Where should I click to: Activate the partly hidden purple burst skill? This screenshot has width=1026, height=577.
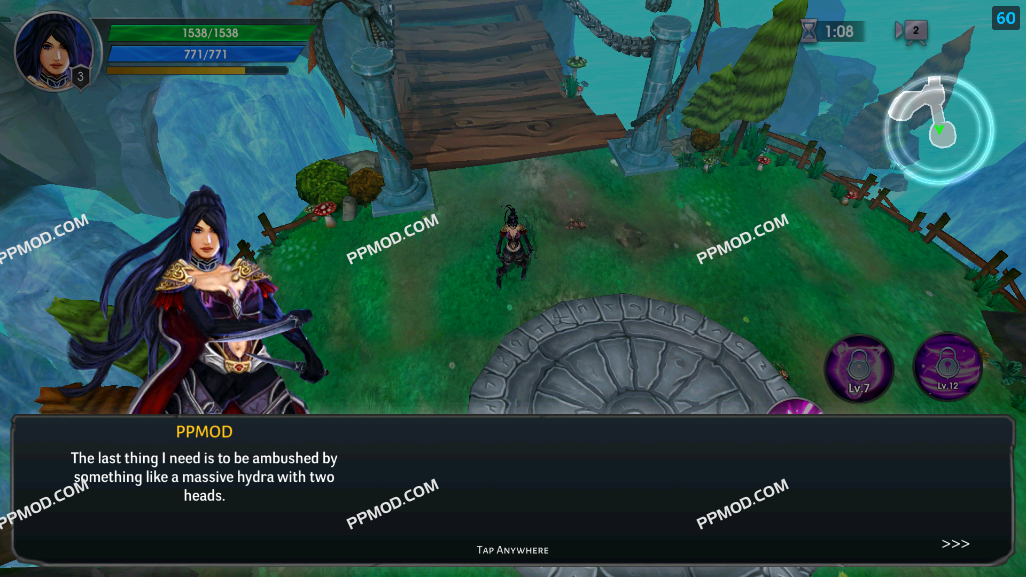797,407
